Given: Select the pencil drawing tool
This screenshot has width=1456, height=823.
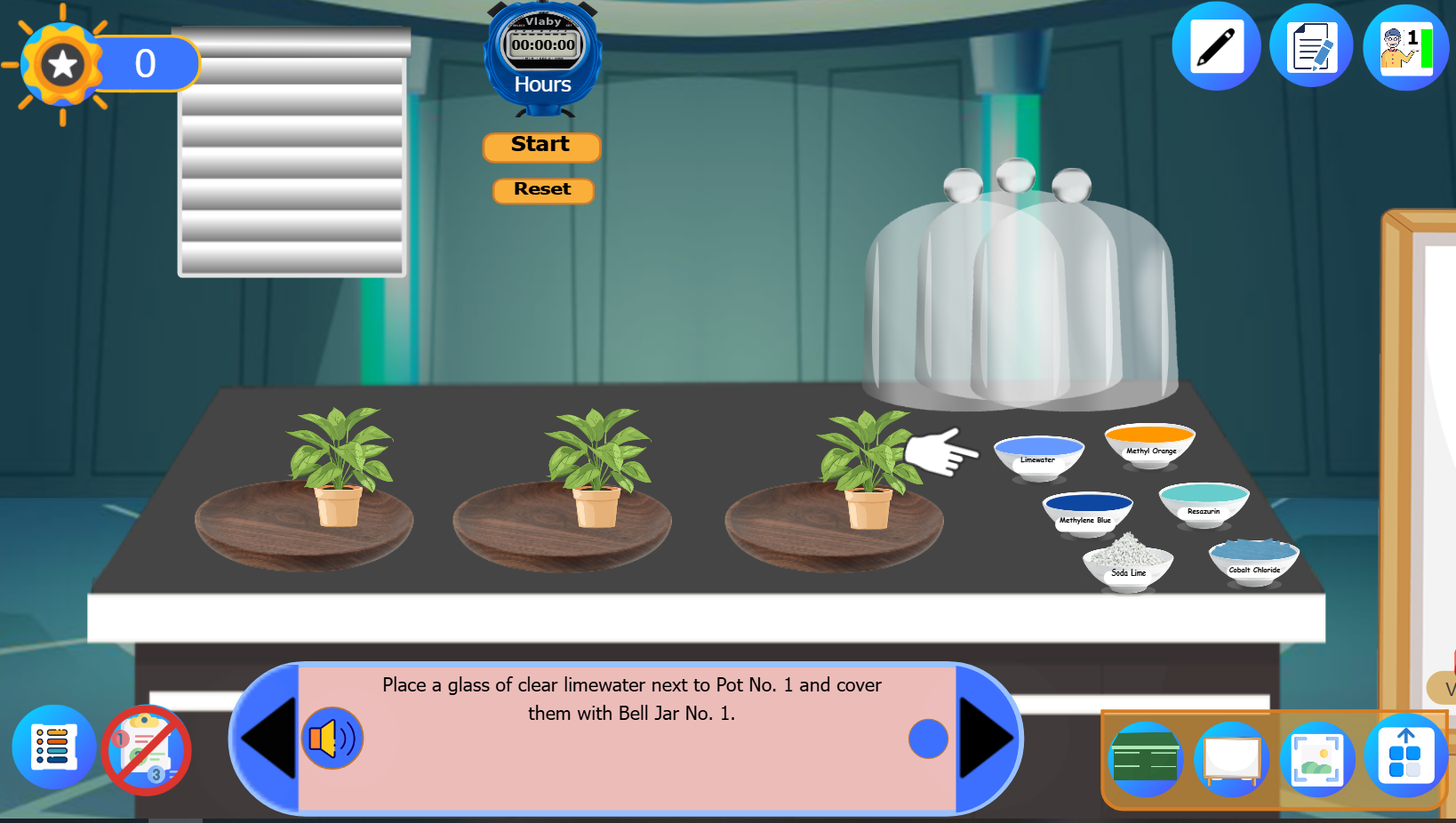Looking at the screenshot, I should 1215,45.
